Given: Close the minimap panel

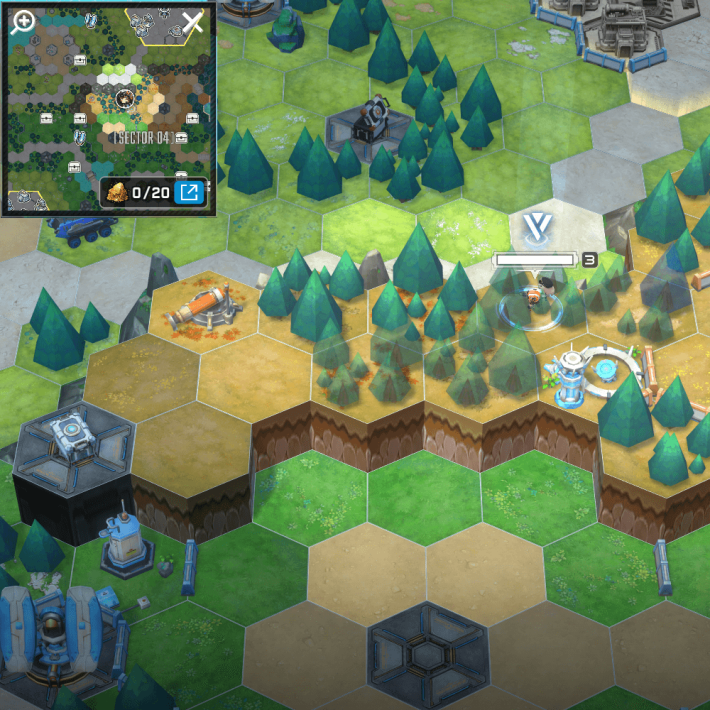Looking at the screenshot, I should pyautogui.click(x=192, y=22).
